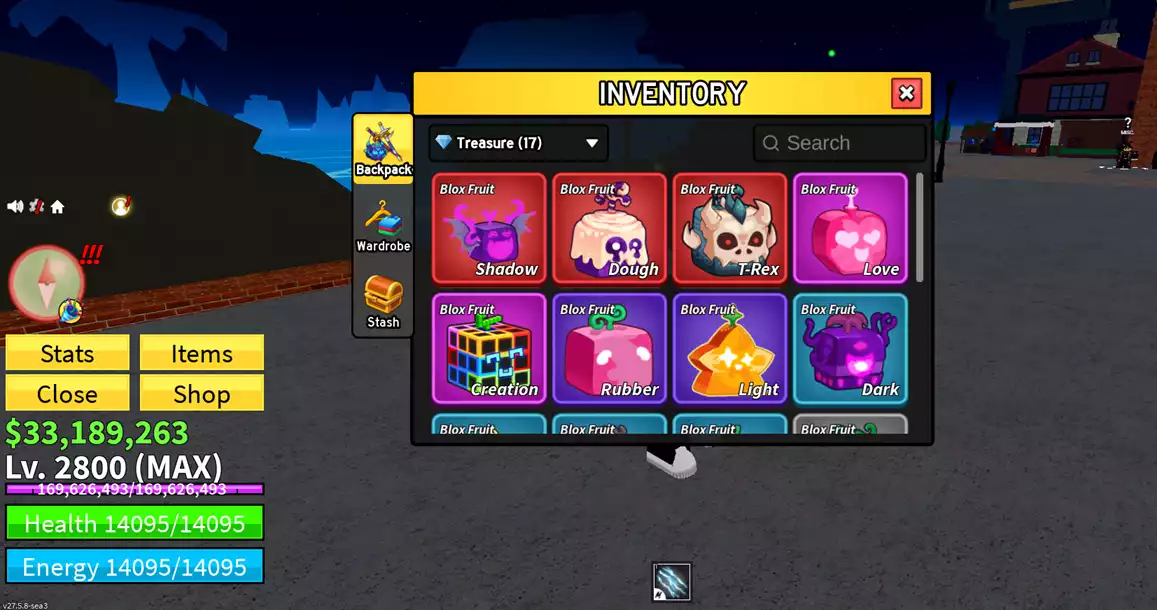Select the Light fruit slot
The image size is (1157, 610).
730,348
